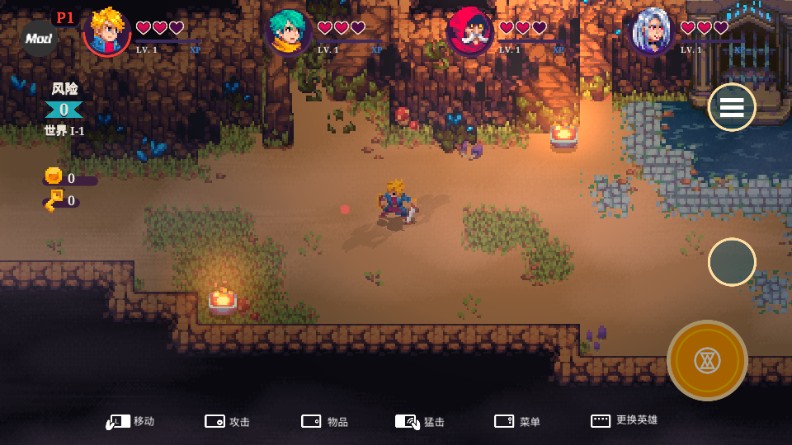The image size is (792, 445).
Task: Switch to the red-haired hero portrait
Action: coord(470,32)
